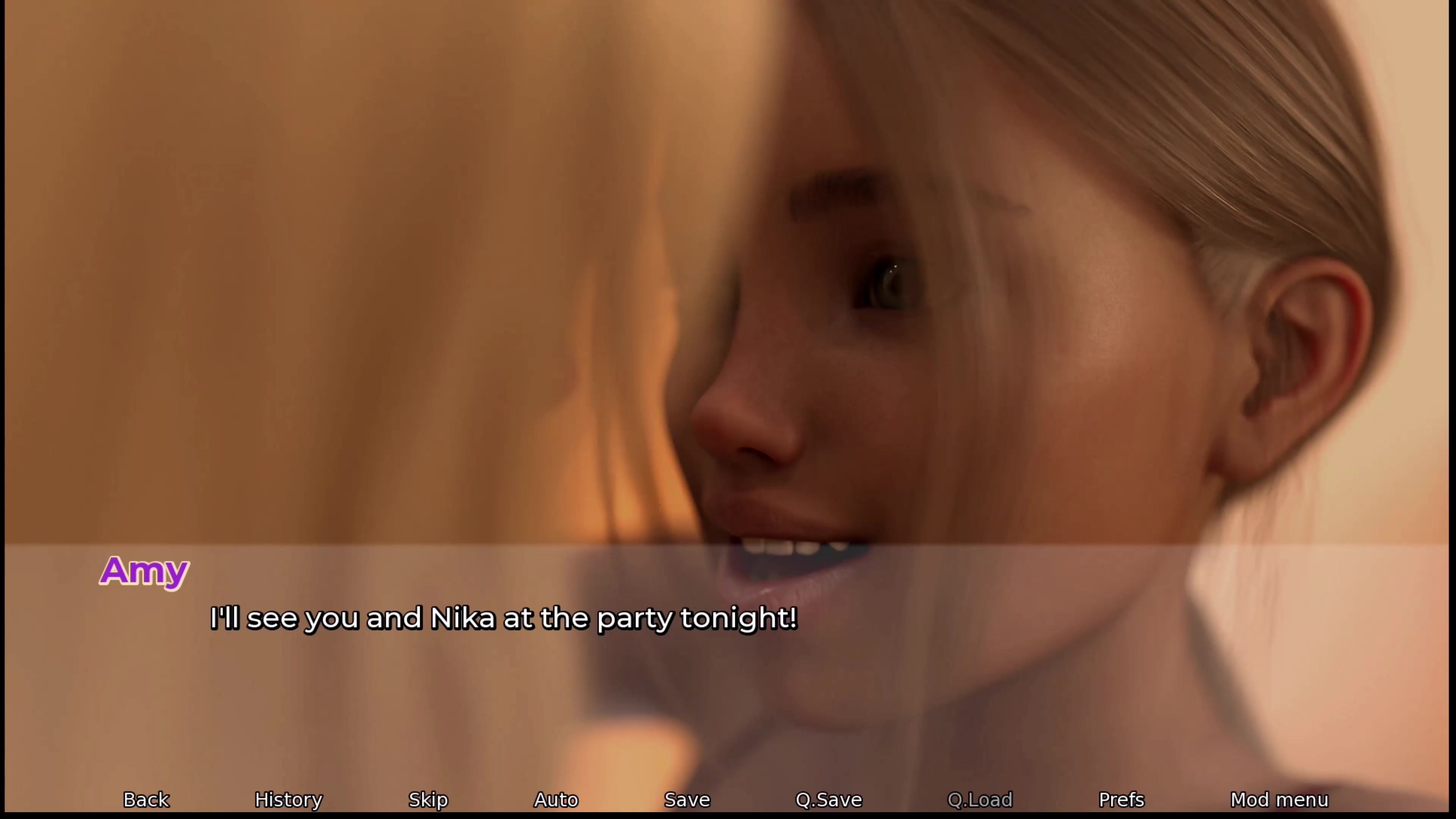Viewport: 1456px width, 819px height.
Task: Open the Prefs settings
Action: (1122, 800)
